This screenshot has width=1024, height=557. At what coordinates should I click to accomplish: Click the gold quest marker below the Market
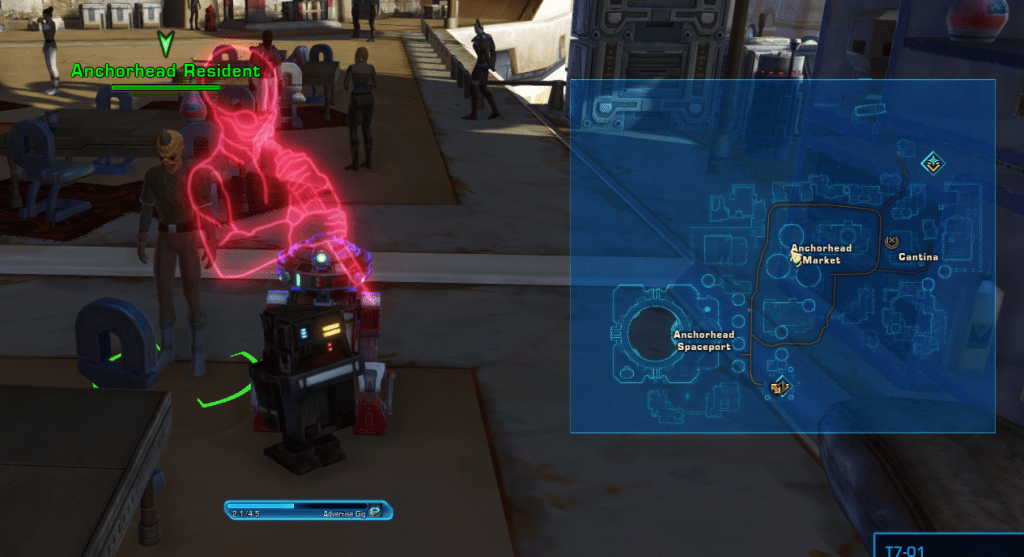[780, 385]
